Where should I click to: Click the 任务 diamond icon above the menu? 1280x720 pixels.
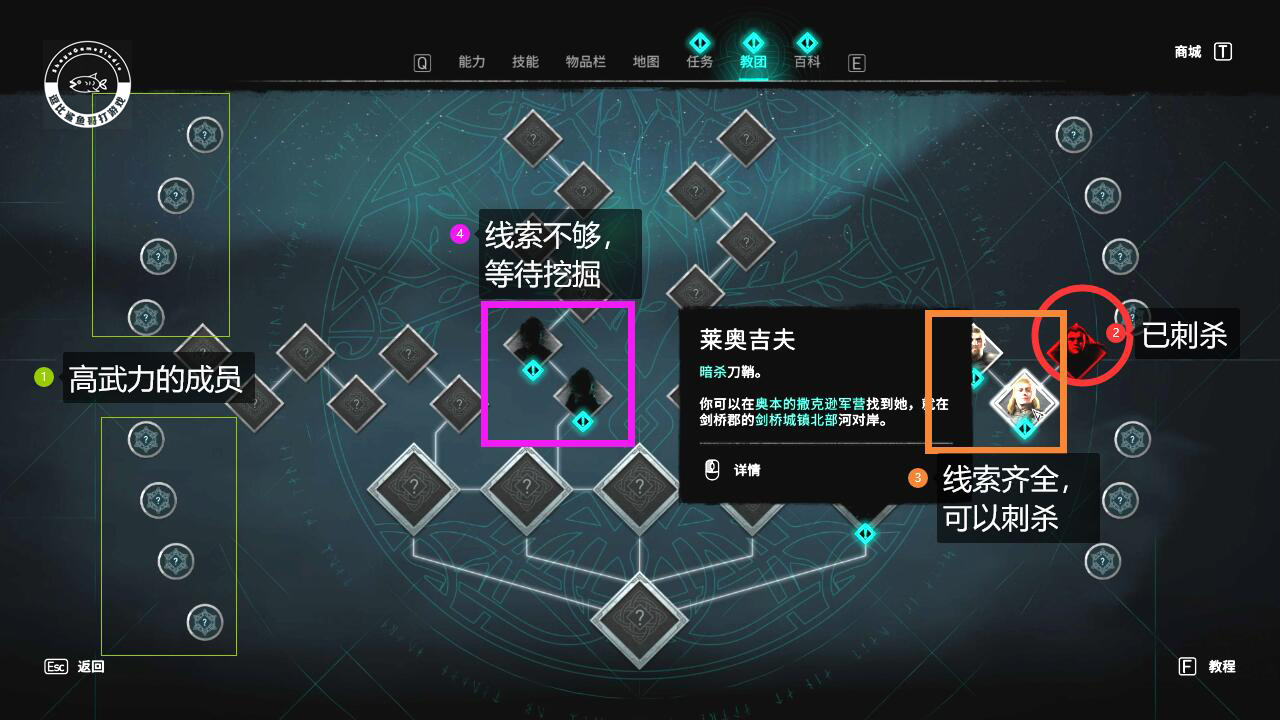point(699,42)
